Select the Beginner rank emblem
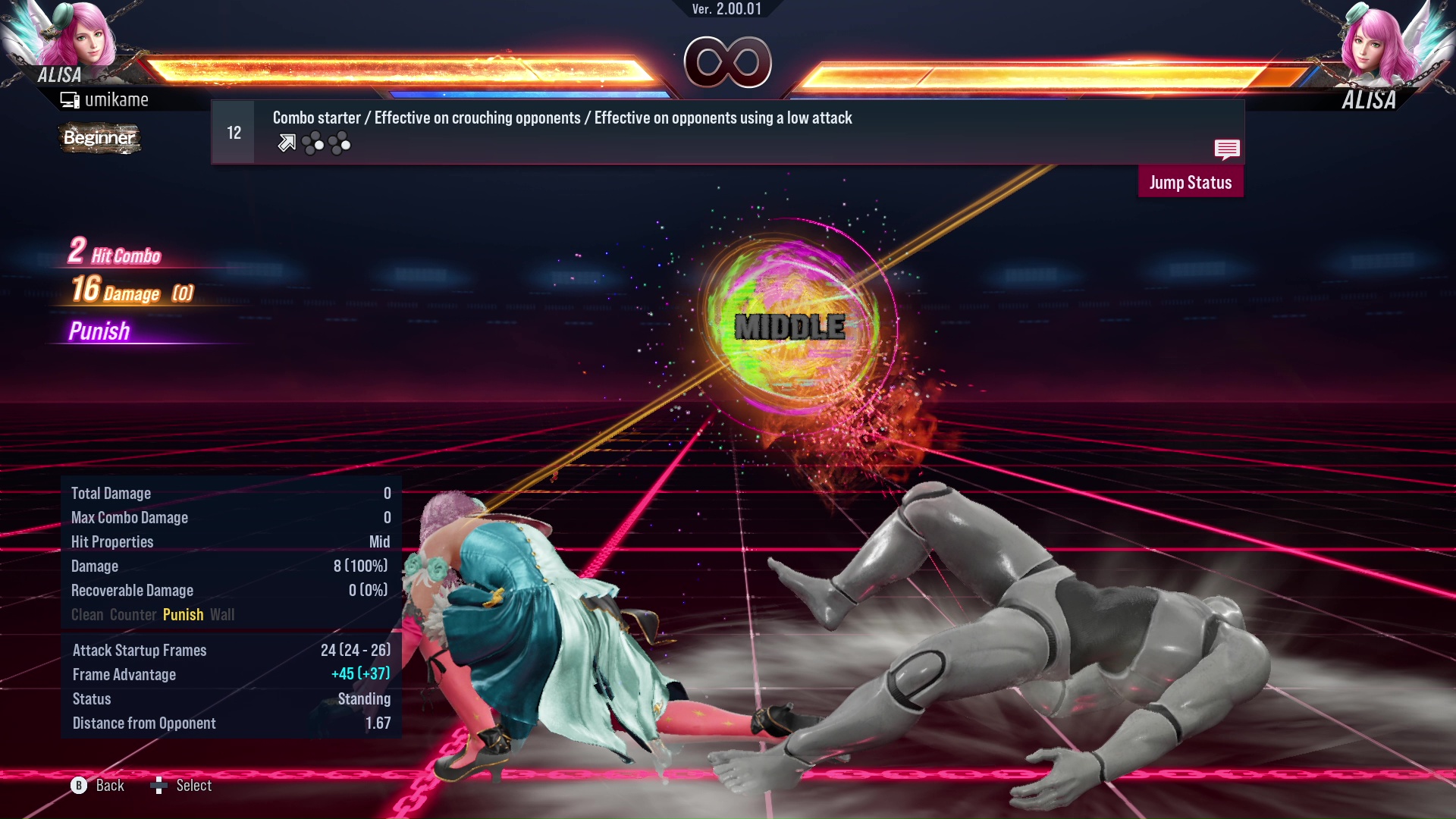This screenshot has width=1456, height=819. (x=99, y=138)
